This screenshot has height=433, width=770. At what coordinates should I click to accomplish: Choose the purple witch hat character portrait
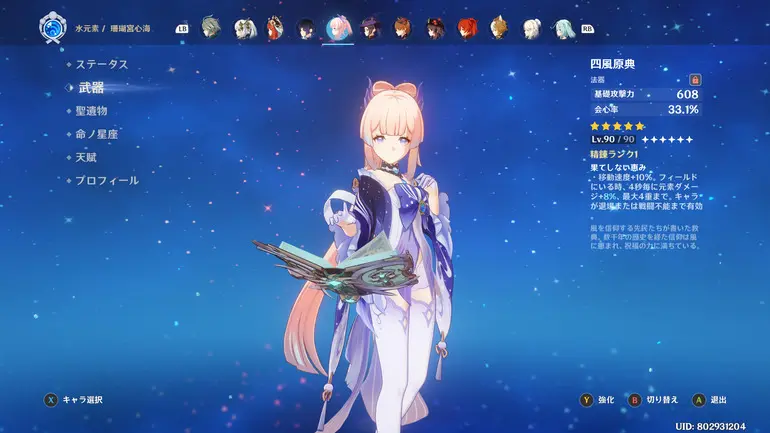[x=370, y=28]
